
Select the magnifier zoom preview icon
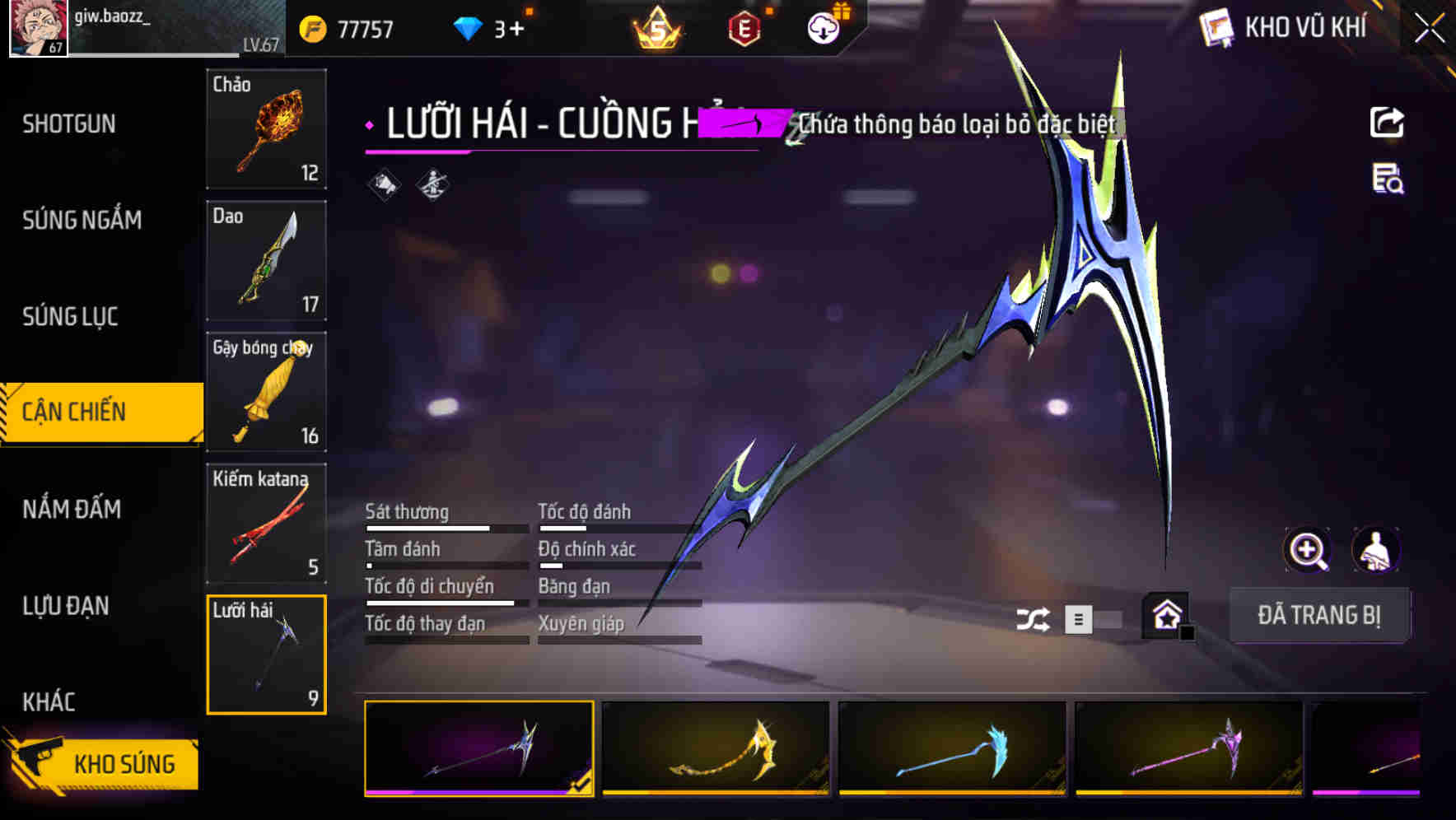tap(1308, 550)
